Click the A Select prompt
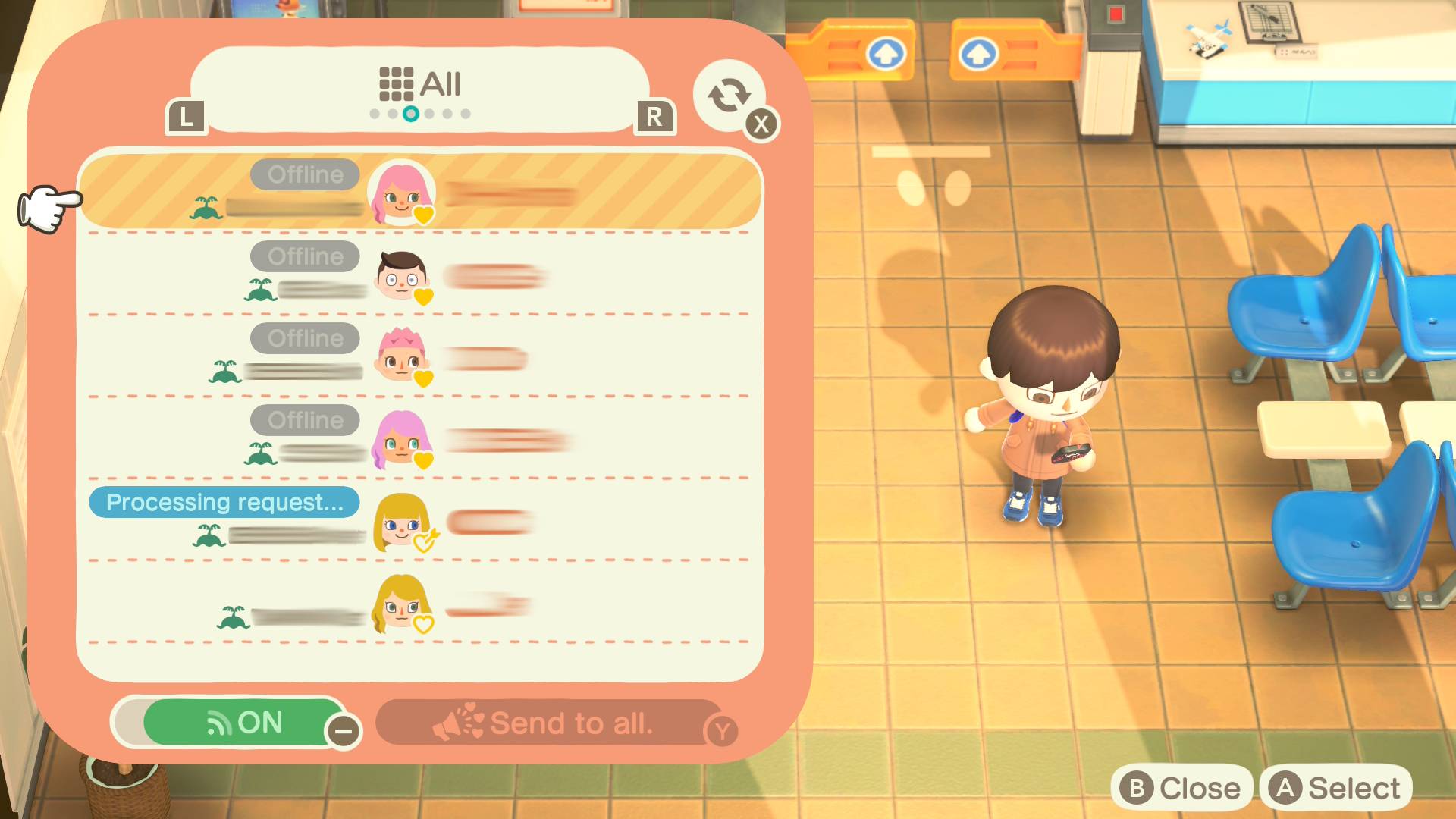The image size is (1456, 819). [x=1339, y=786]
